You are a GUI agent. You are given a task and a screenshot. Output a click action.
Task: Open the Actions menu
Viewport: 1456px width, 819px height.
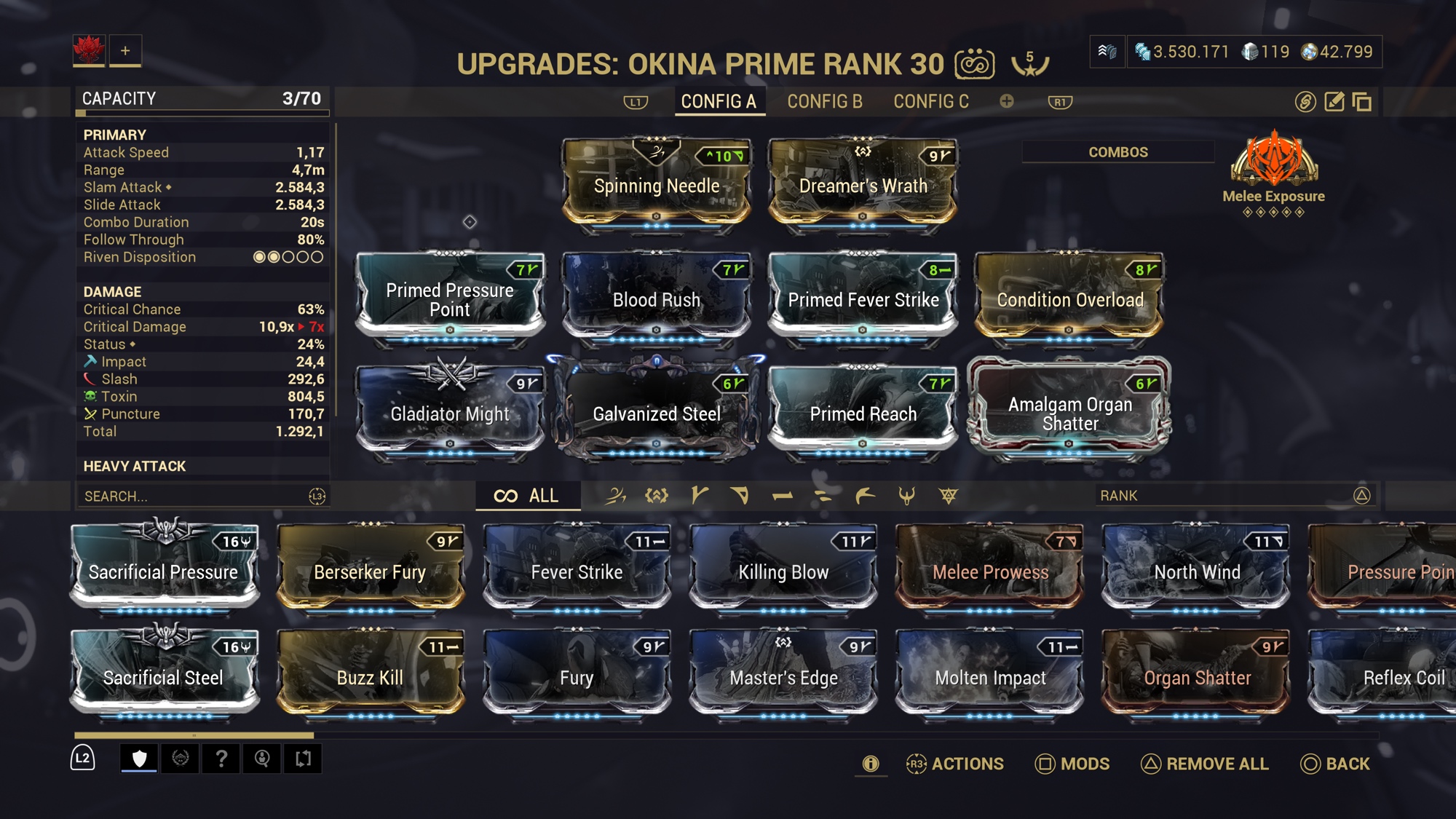(x=954, y=764)
